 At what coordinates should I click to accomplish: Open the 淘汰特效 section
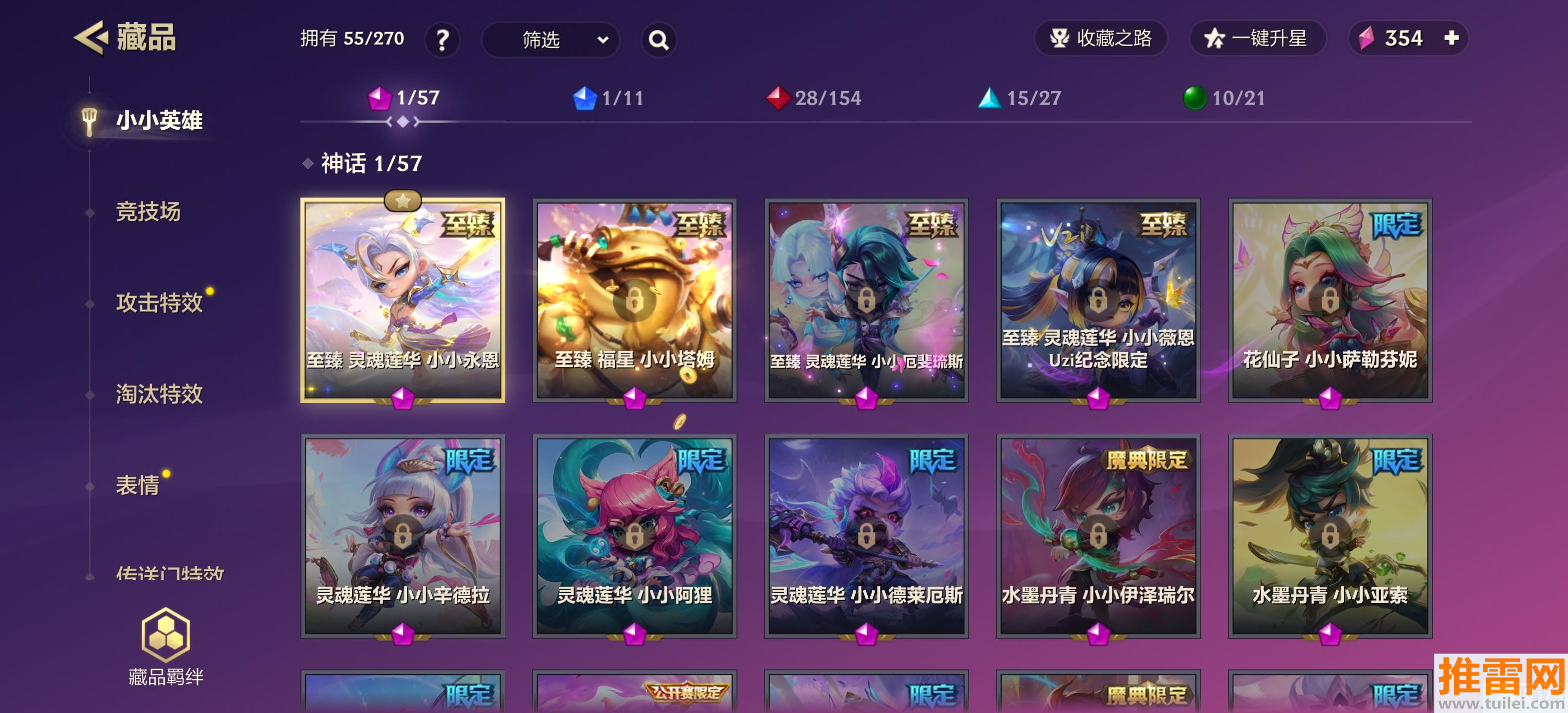[x=160, y=395]
